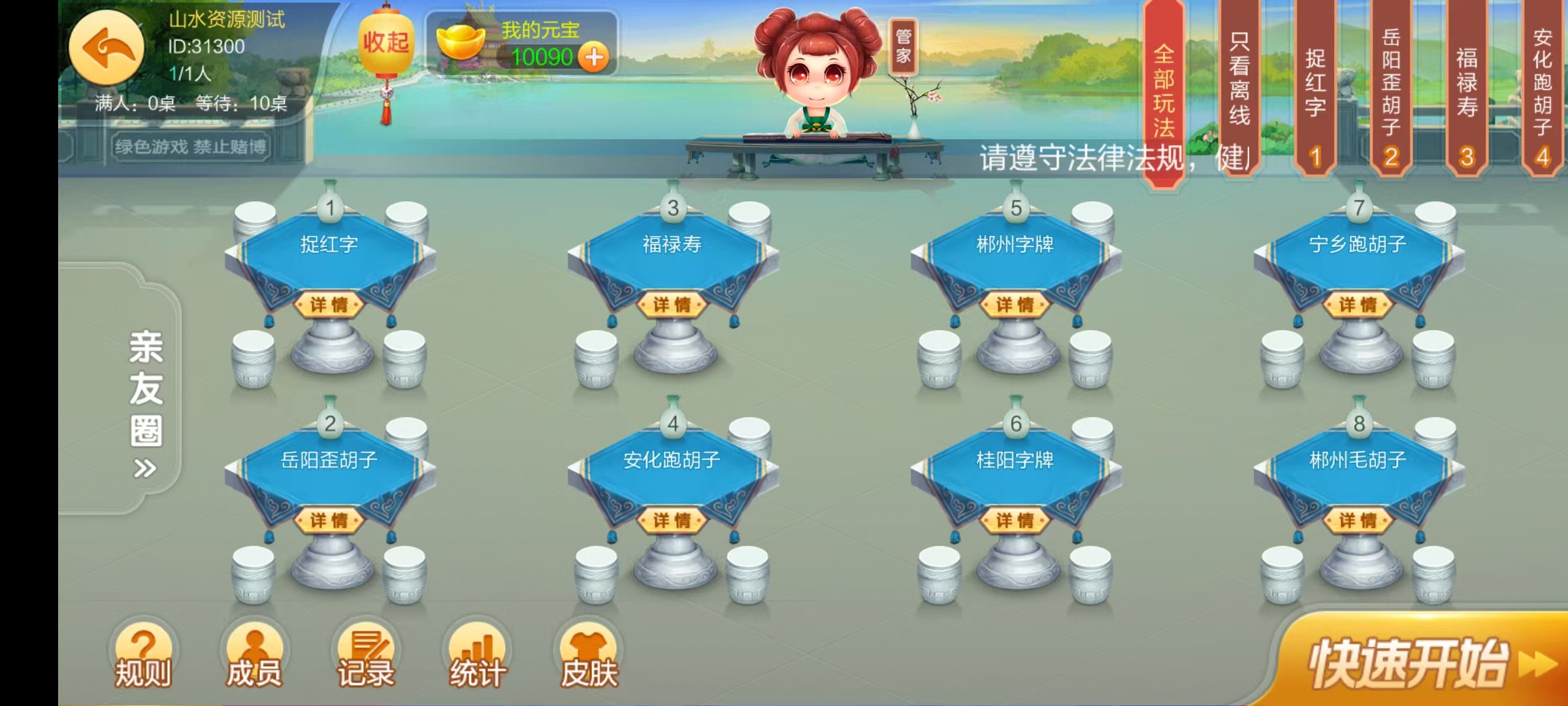Switch to the 福禄寿 banner tab
This screenshot has width=1568, height=706.
1465,85
